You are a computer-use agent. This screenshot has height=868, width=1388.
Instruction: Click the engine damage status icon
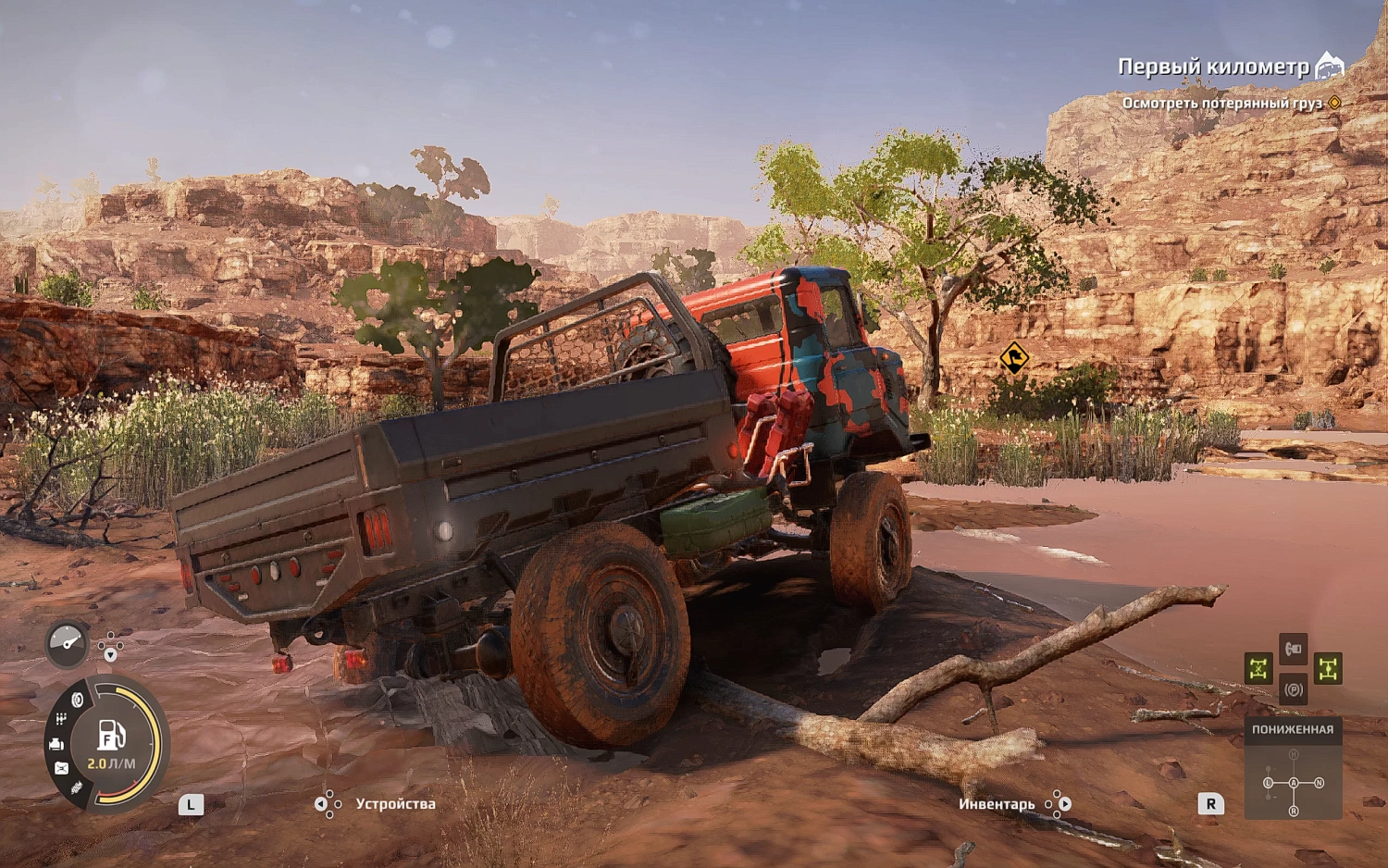pyautogui.click(x=56, y=743)
